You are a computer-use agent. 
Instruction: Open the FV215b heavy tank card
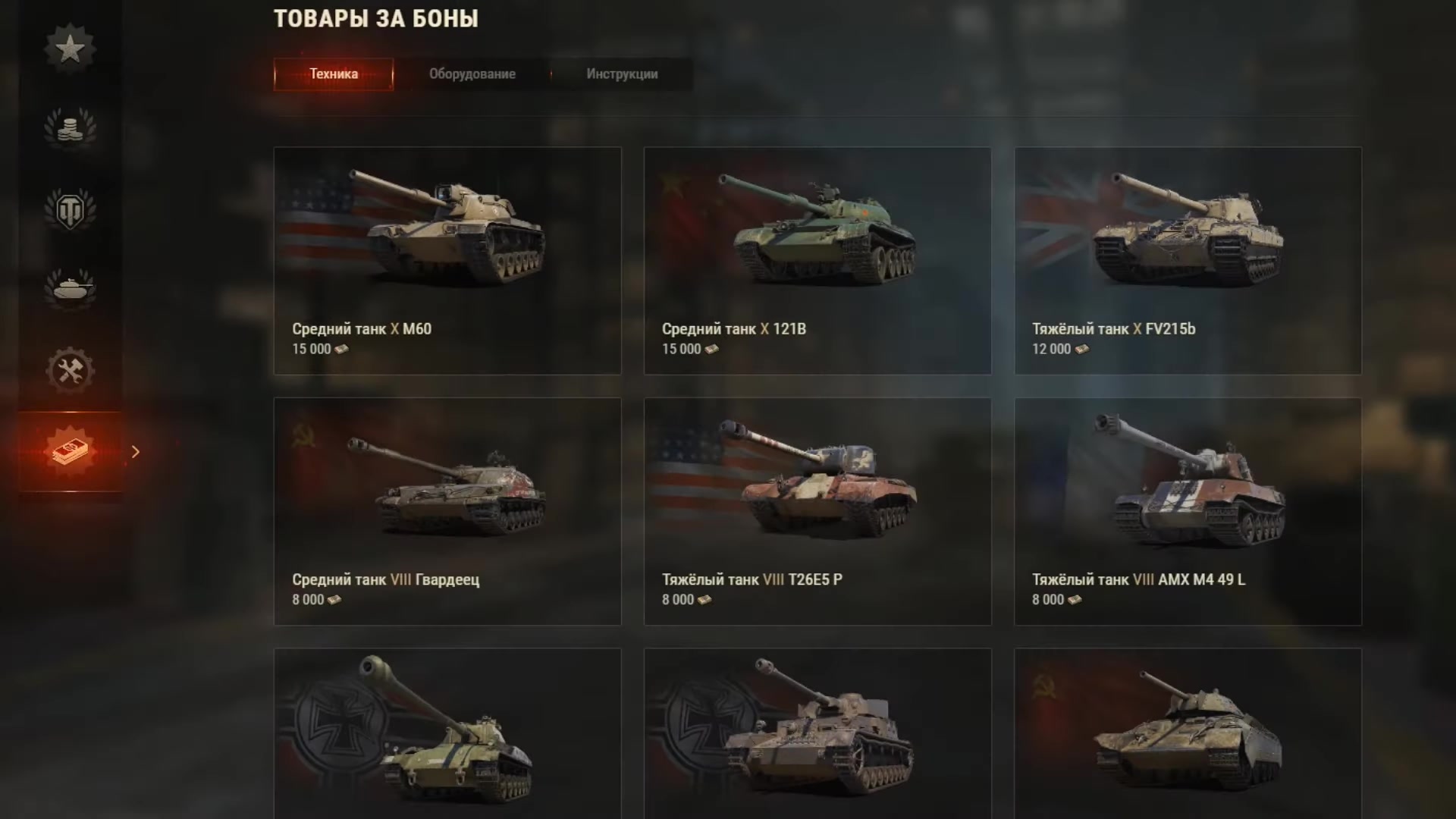pos(1188,260)
